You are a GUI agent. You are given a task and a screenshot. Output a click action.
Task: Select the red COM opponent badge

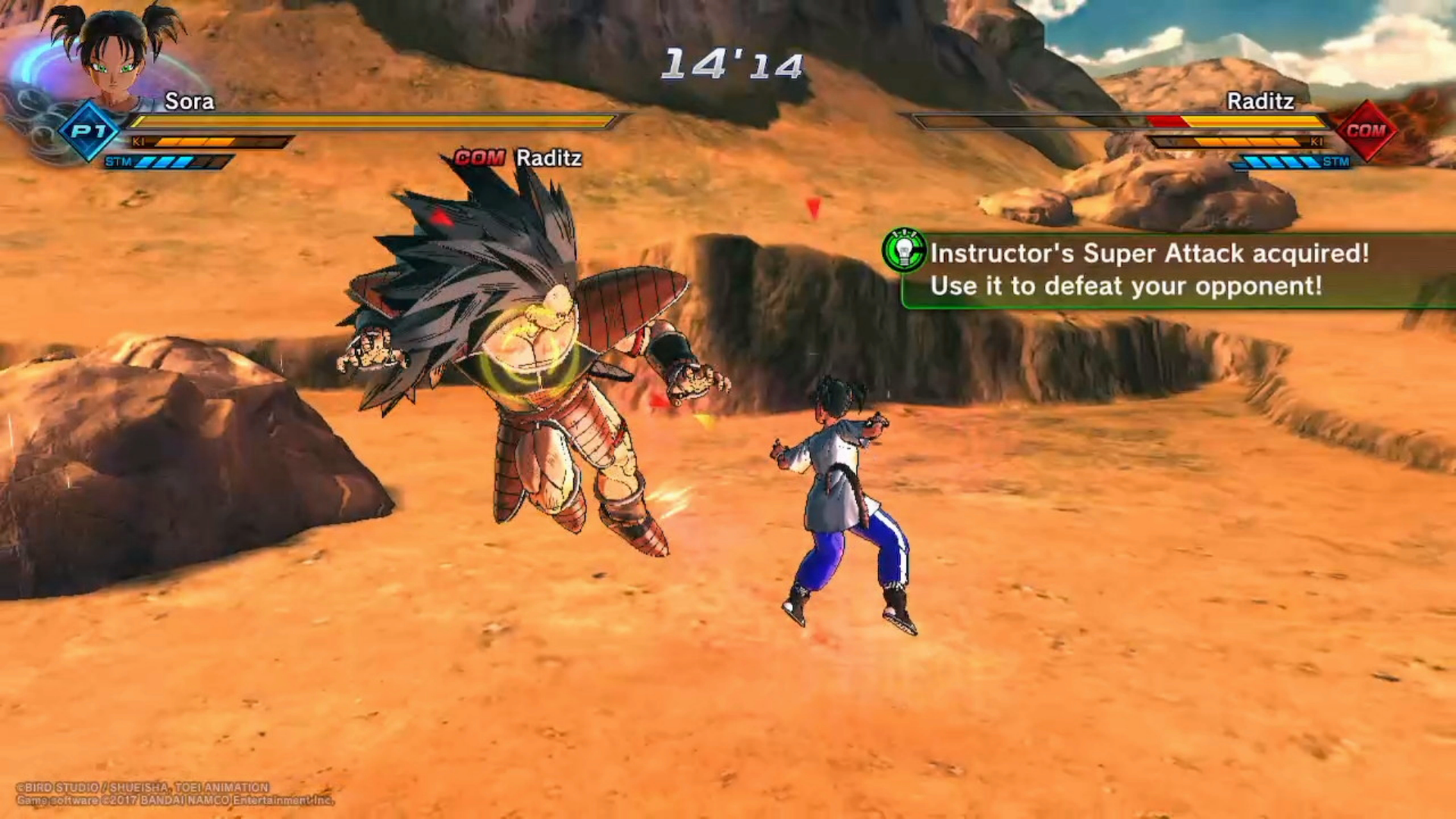[1366, 130]
